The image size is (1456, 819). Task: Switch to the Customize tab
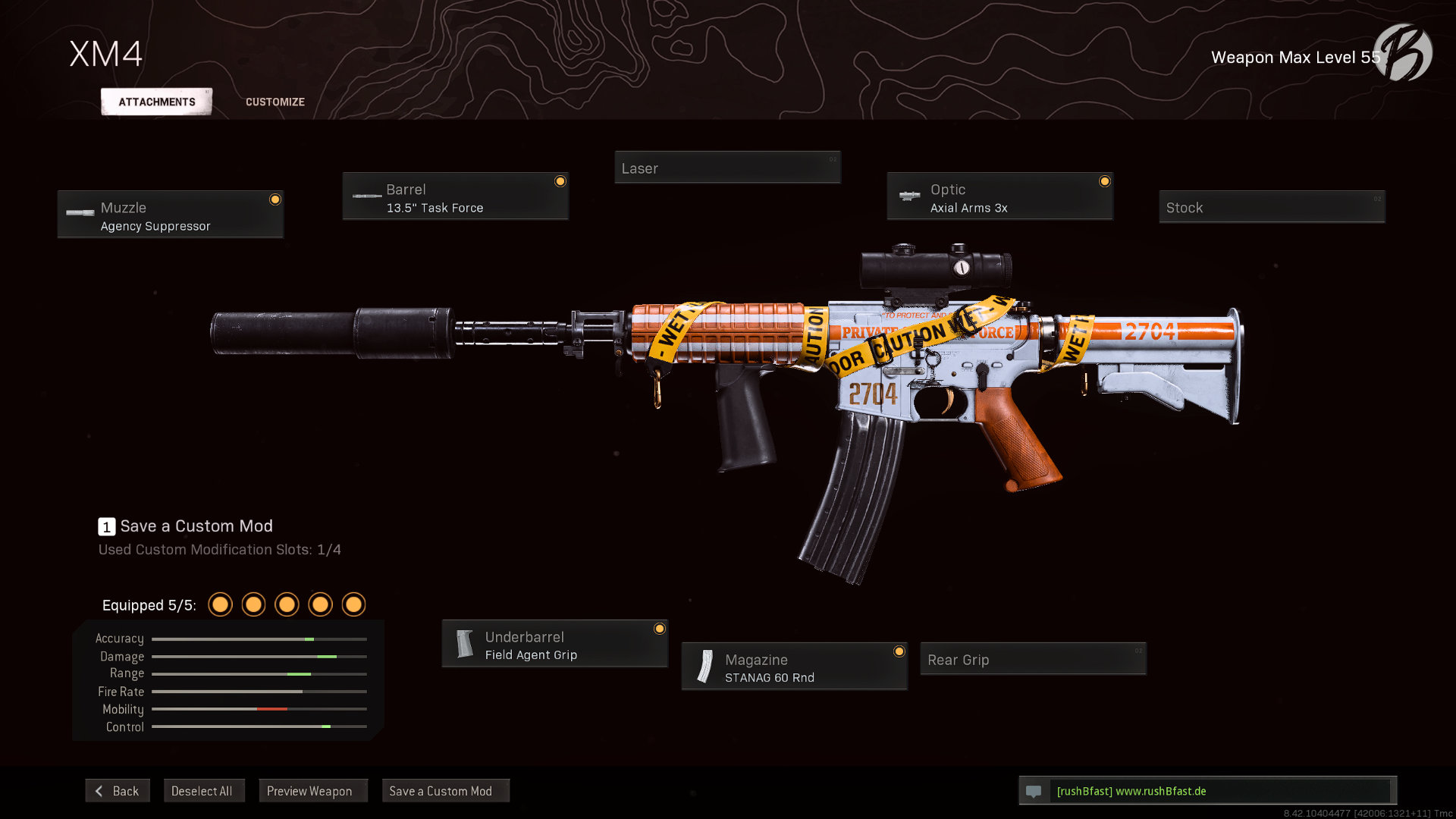(275, 101)
